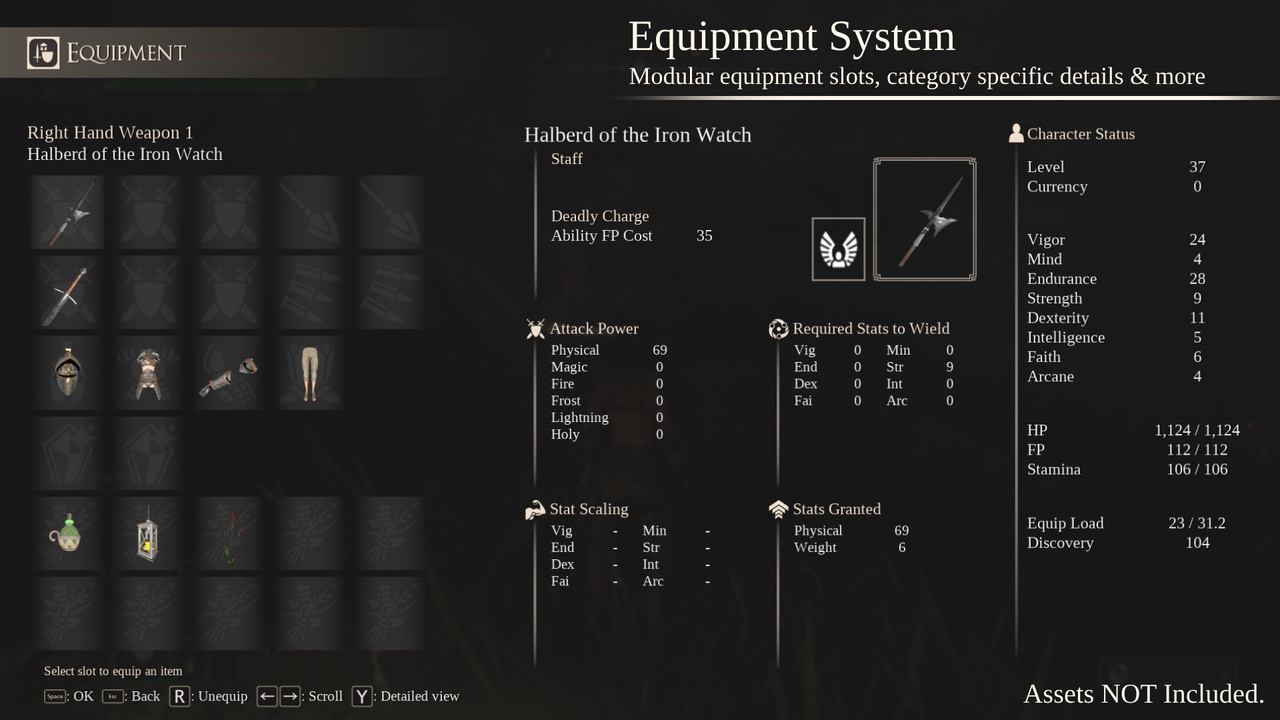Select the leggings armor icon
Image resolution: width=1280 pixels, height=720 pixels.
310,372
